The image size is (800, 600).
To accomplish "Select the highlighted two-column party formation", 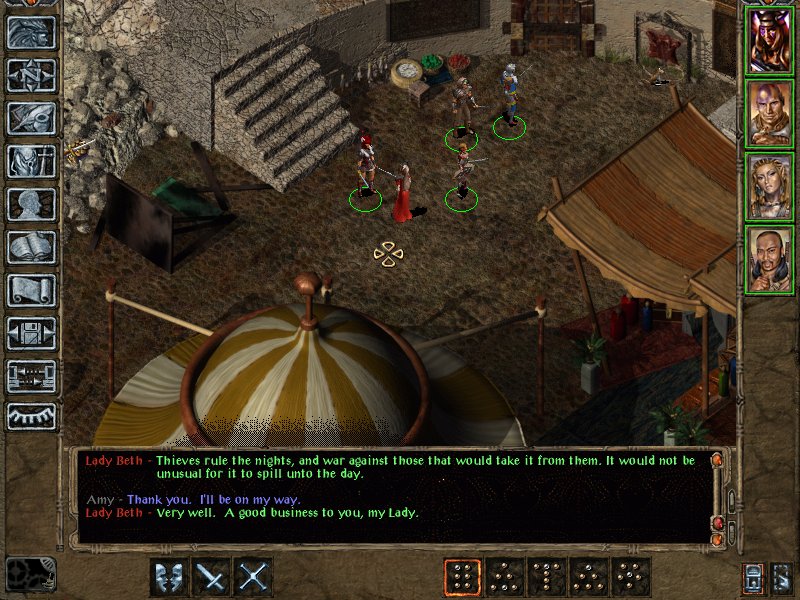I will 462,577.
